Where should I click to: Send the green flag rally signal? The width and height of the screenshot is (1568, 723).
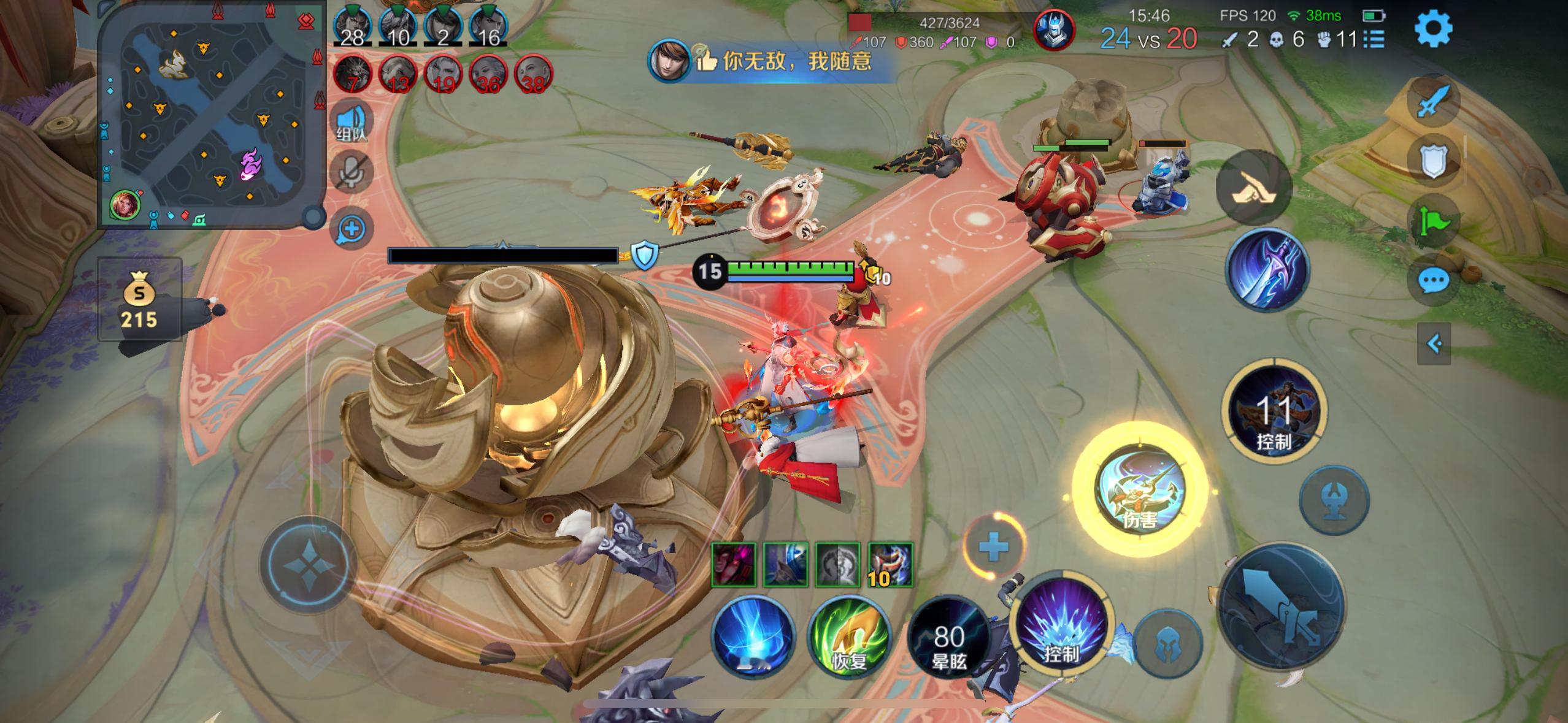[1433, 221]
